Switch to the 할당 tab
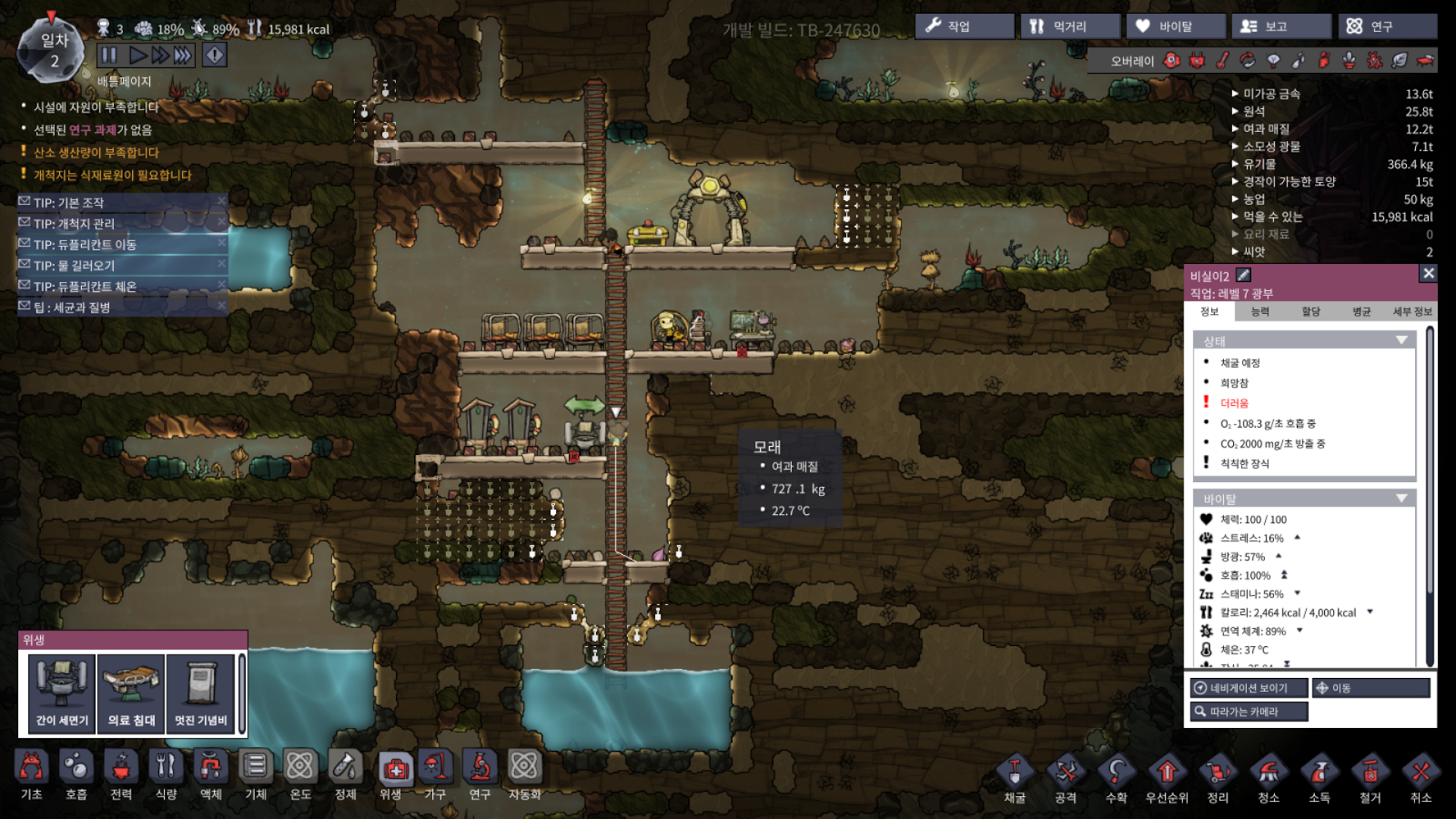1456x819 pixels. (x=1310, y=312)
